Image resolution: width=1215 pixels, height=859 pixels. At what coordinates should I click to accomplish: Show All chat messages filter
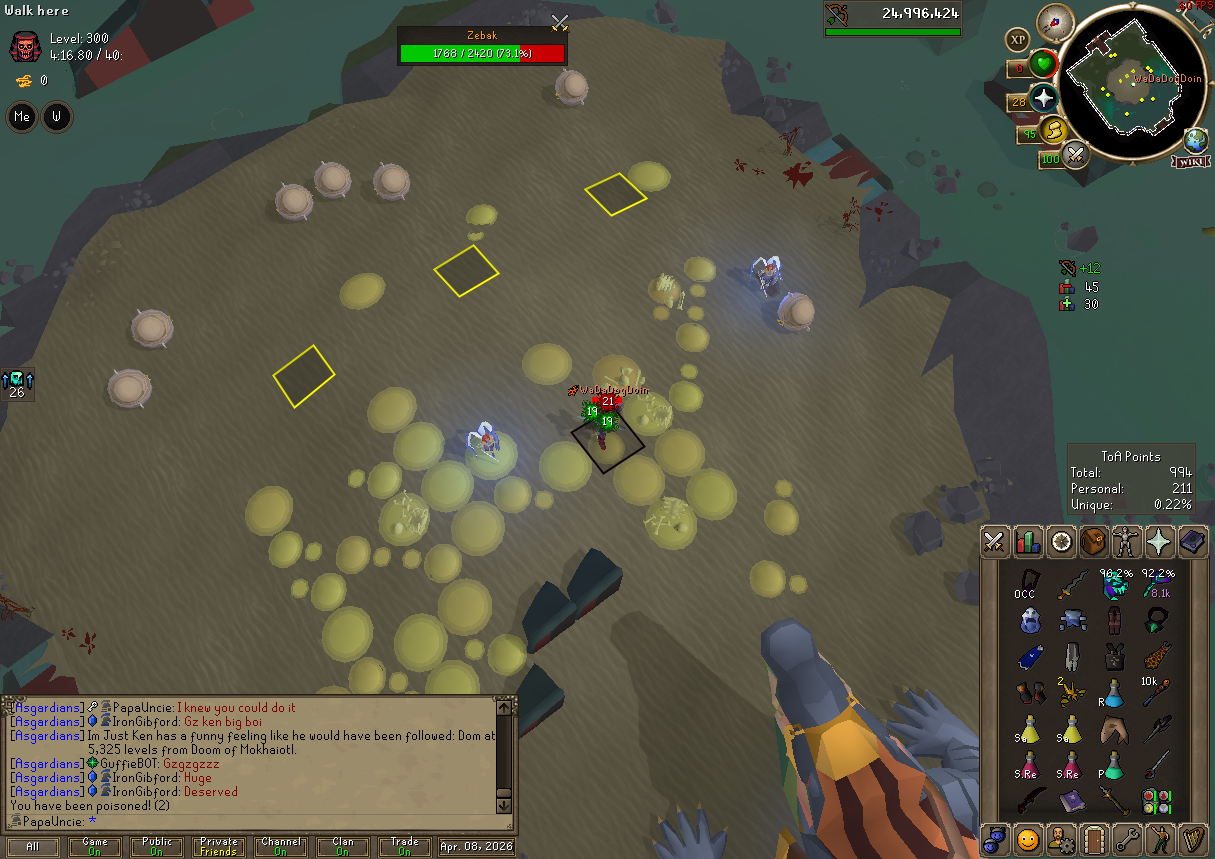coord(33,847)
